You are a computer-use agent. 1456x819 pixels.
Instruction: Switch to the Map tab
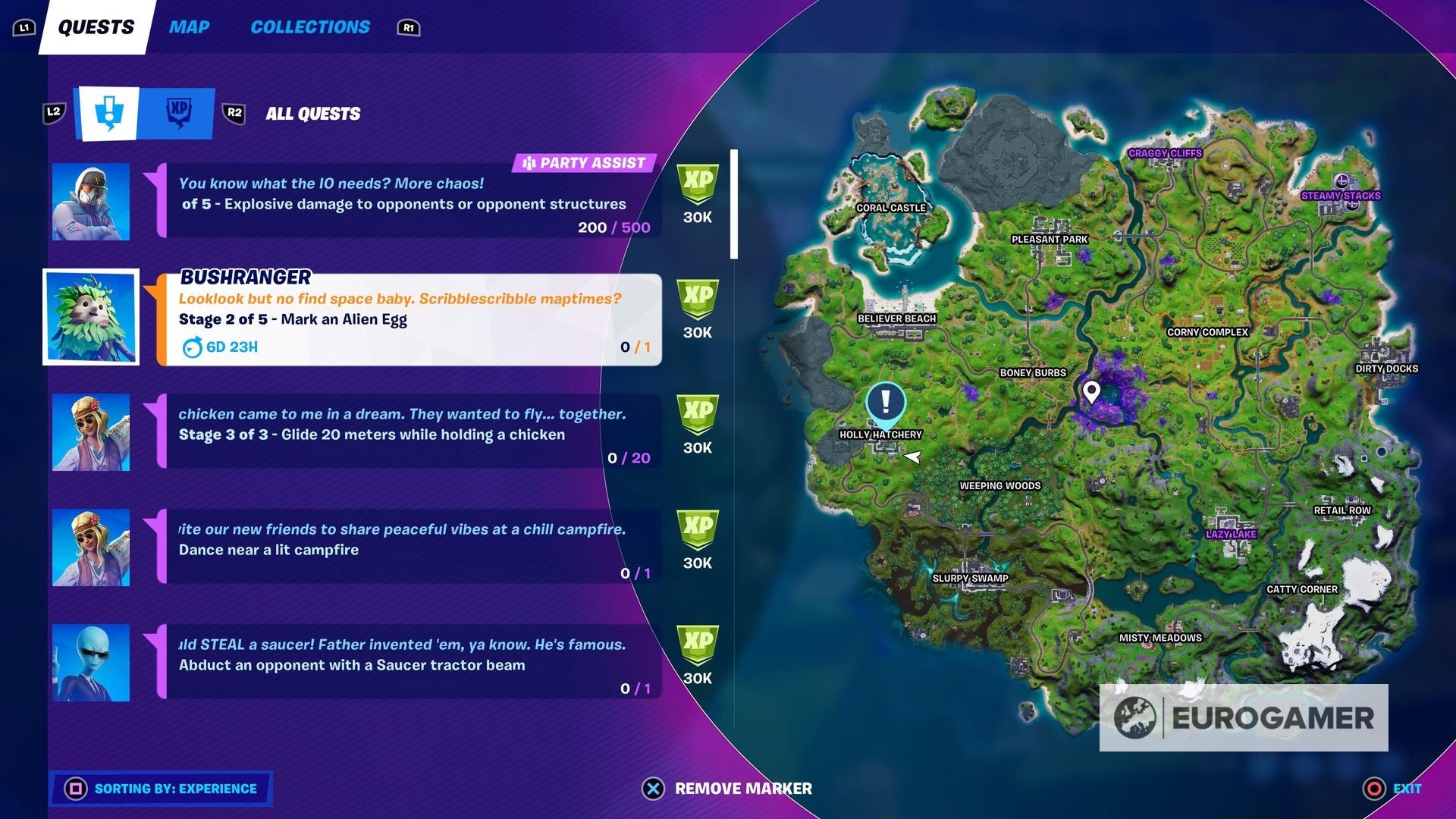[x=188, y=27]
